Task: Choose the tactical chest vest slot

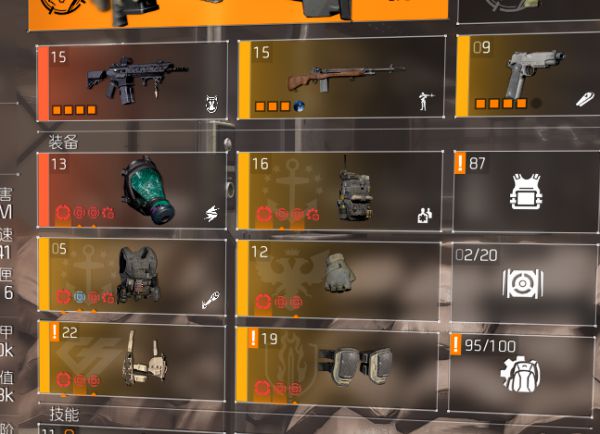Action: tap(132, 273)
